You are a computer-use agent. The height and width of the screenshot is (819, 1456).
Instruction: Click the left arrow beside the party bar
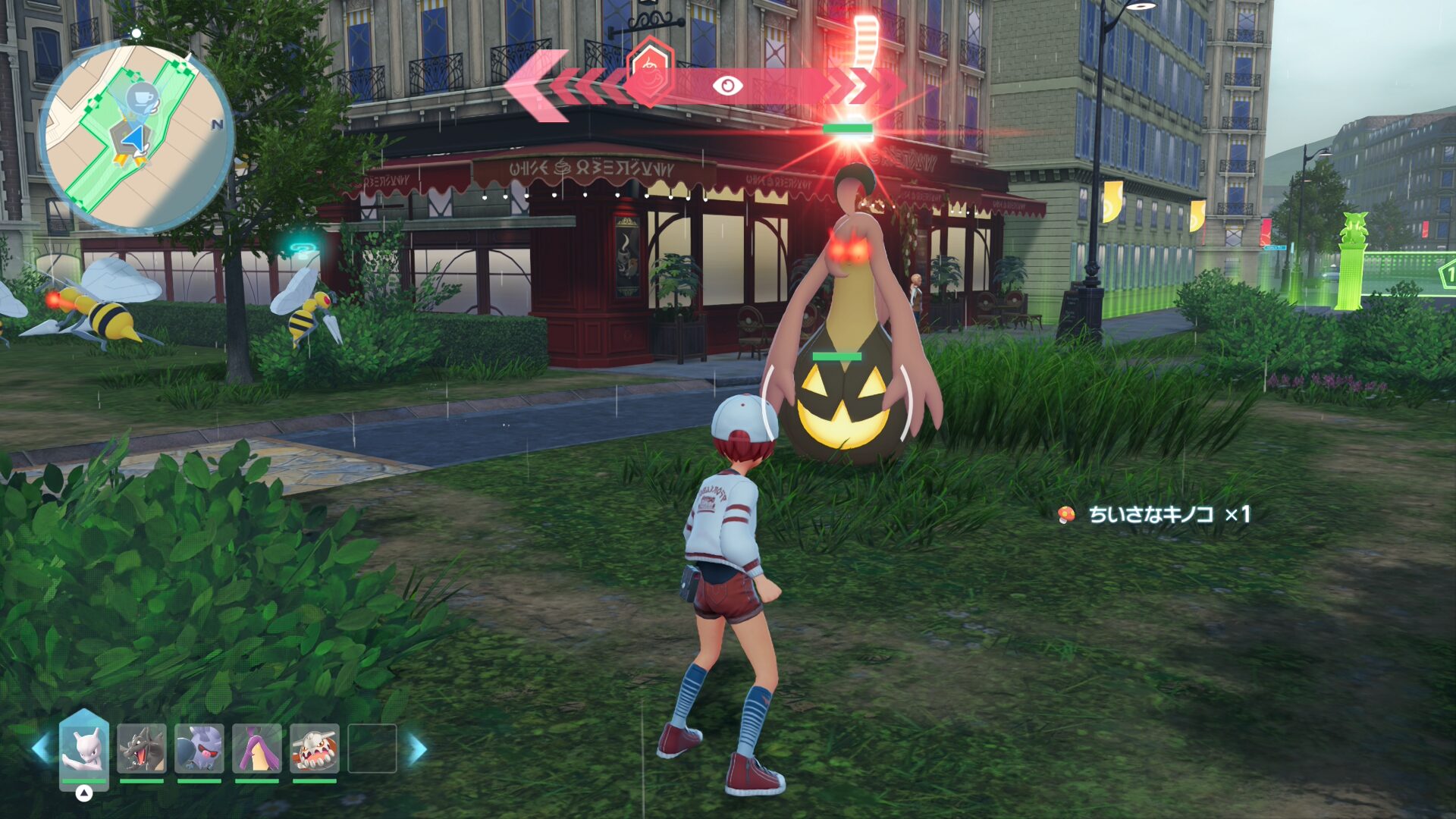point(40,748)
